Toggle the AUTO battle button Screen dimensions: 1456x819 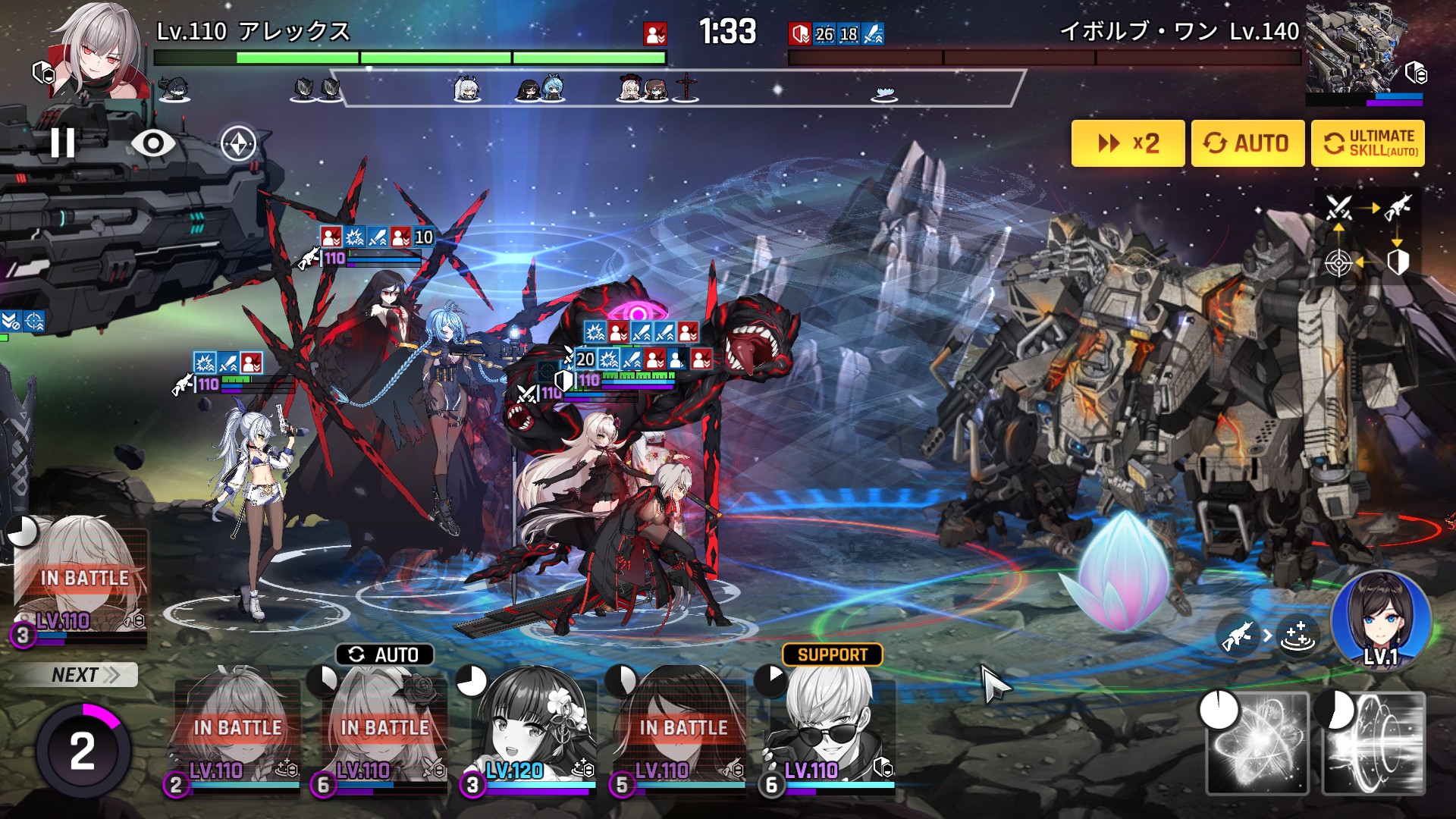click(1247, 143)
